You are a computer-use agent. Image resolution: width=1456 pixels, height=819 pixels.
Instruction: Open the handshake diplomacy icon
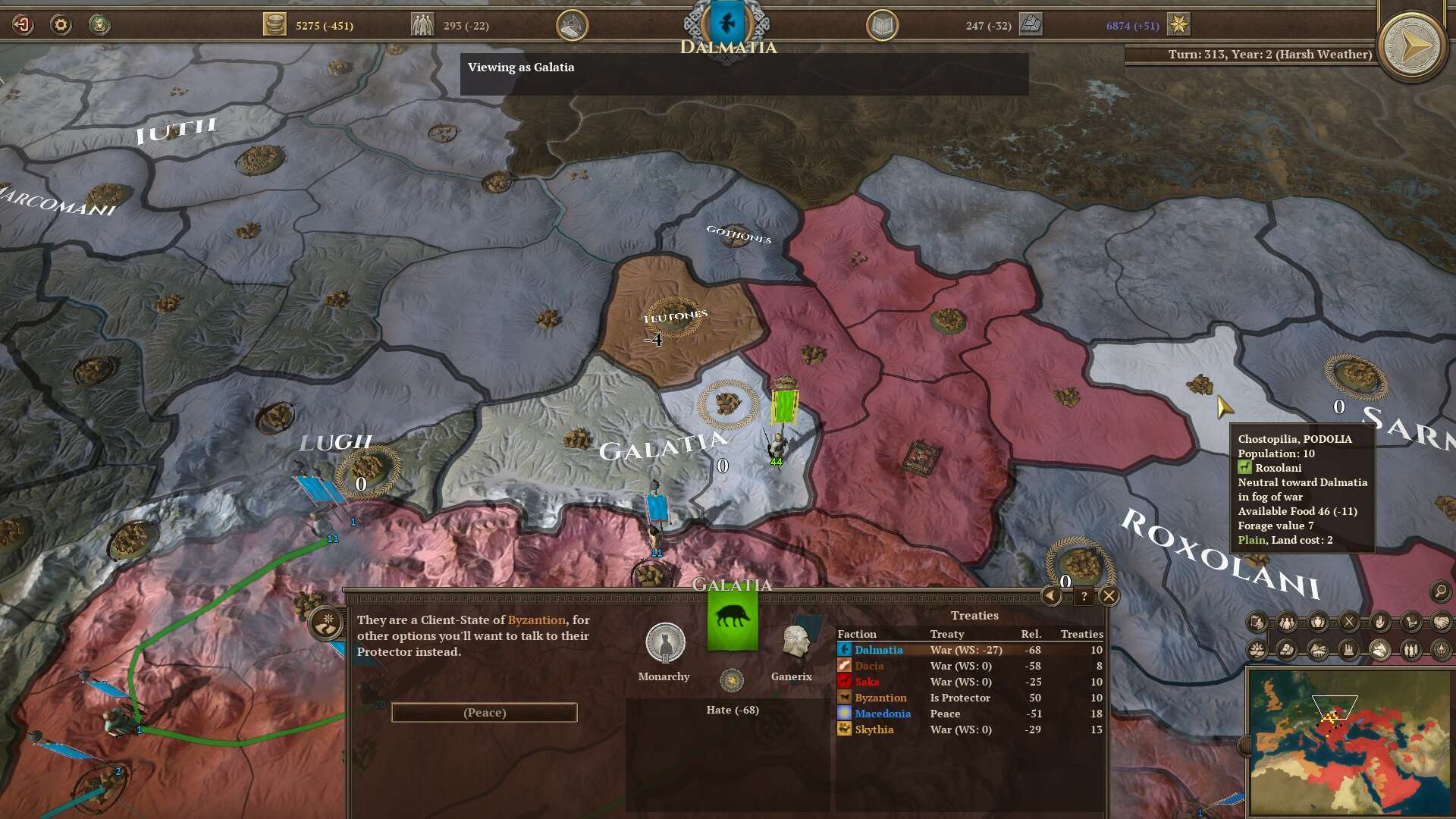[x=1441, y=623]
